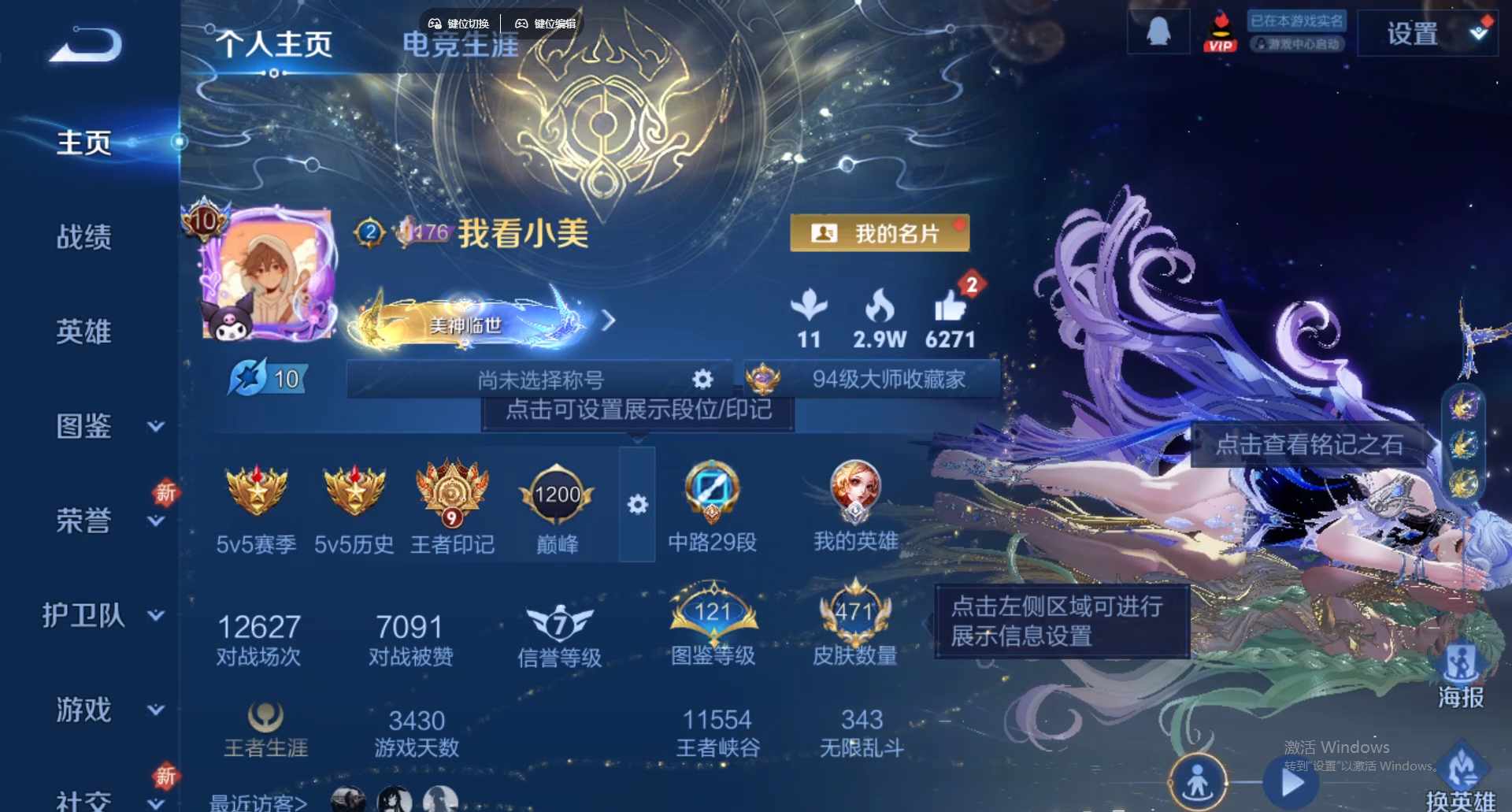
Task: Select the character pose icon at bottom
Action: pos(1198,781)
